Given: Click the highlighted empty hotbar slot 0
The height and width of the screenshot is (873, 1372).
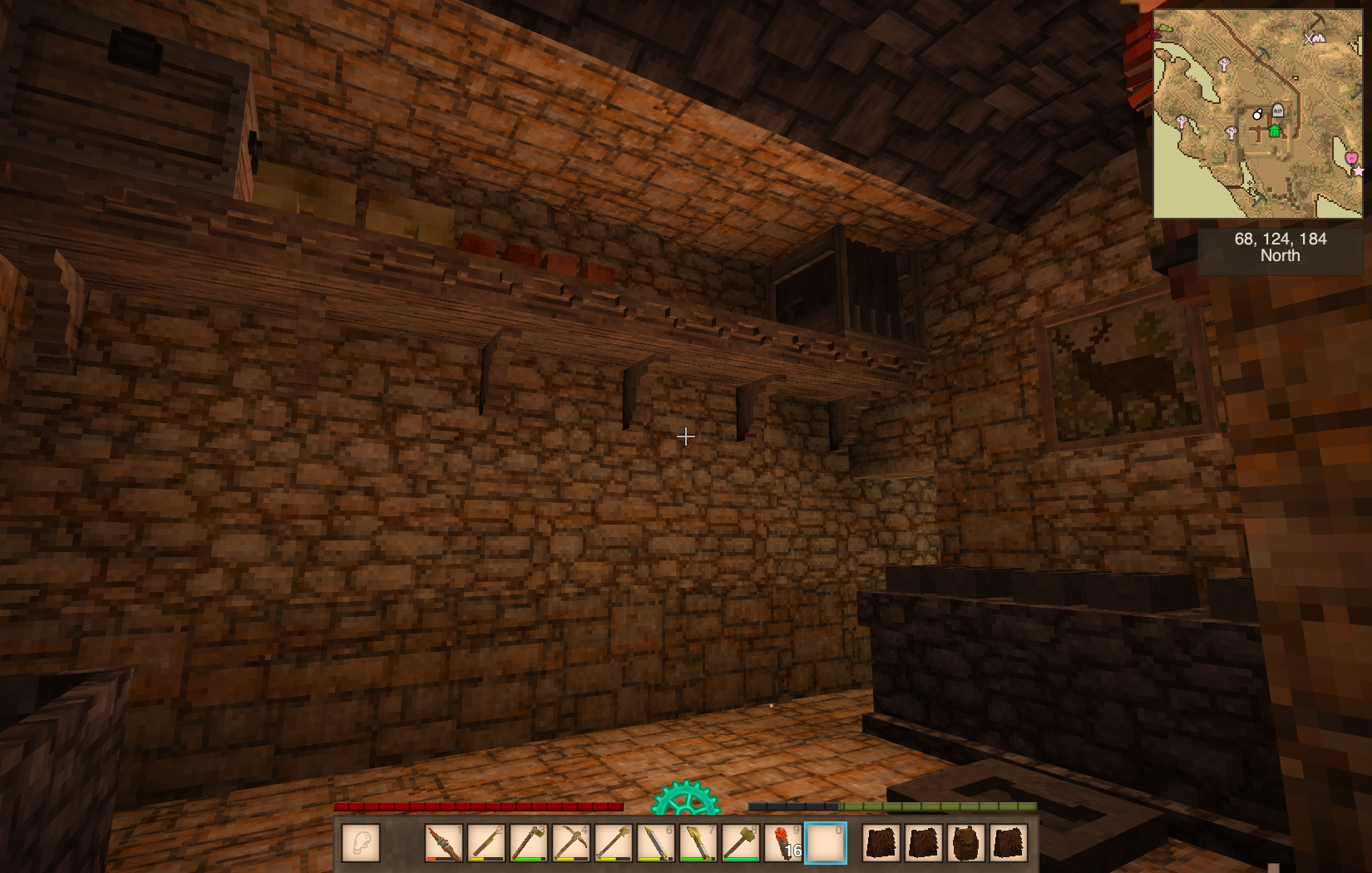Looking at the screenshot, I should [x=826, y=843].
